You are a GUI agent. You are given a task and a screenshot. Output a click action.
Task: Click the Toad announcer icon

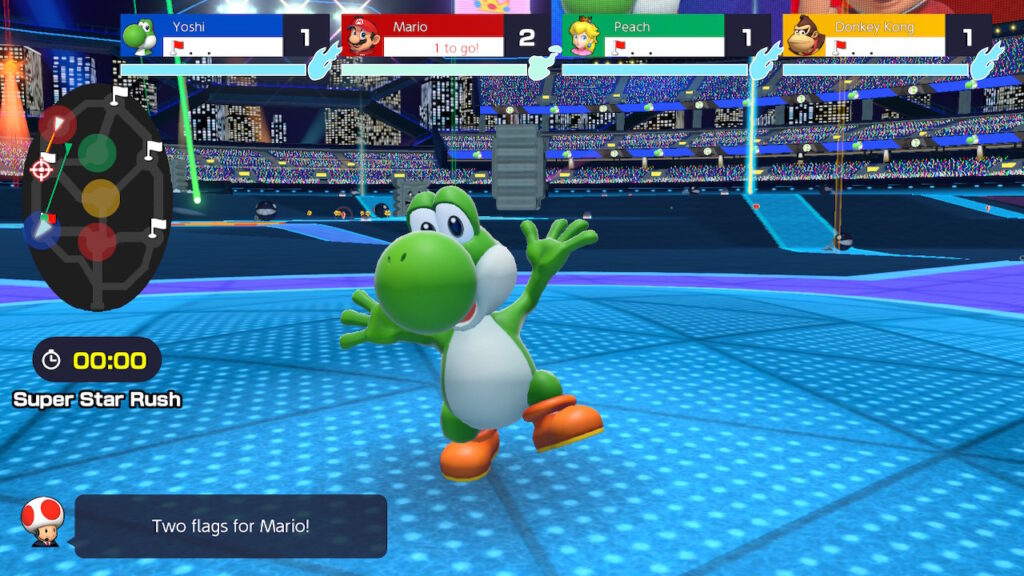click(42, 521)
